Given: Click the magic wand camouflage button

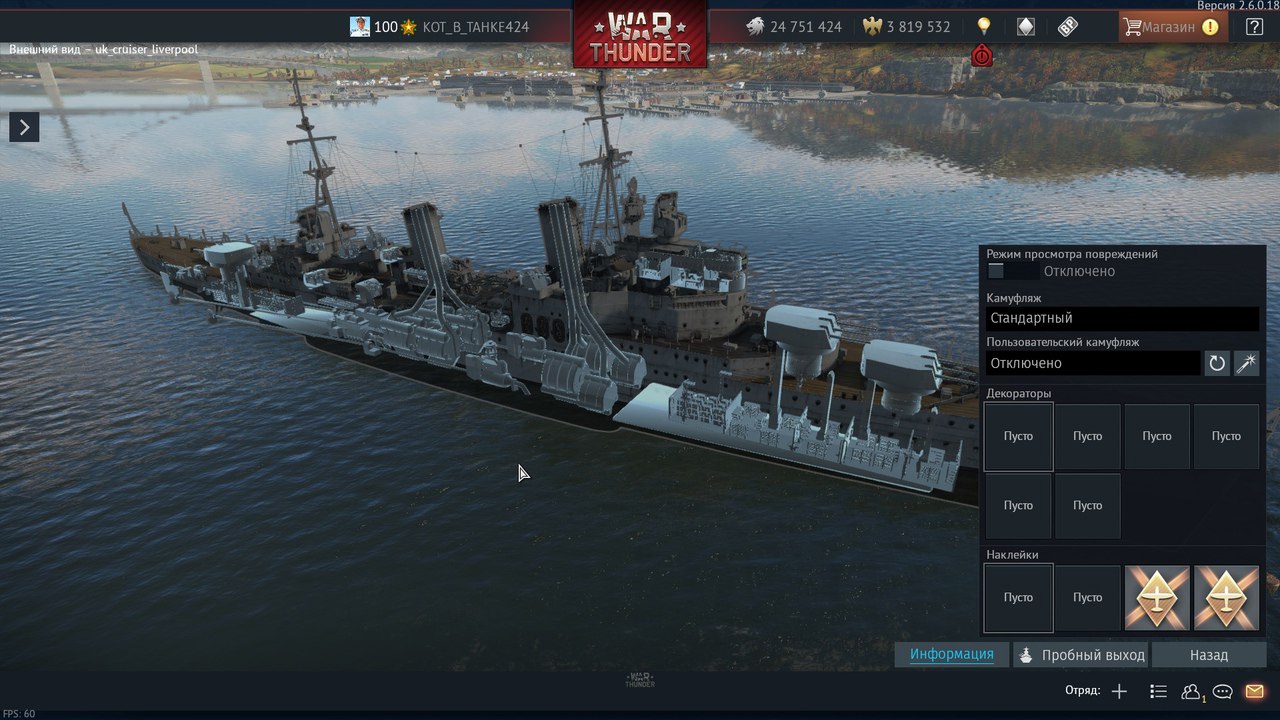Looking at the screenshot, I should [x=1246, y=363].
